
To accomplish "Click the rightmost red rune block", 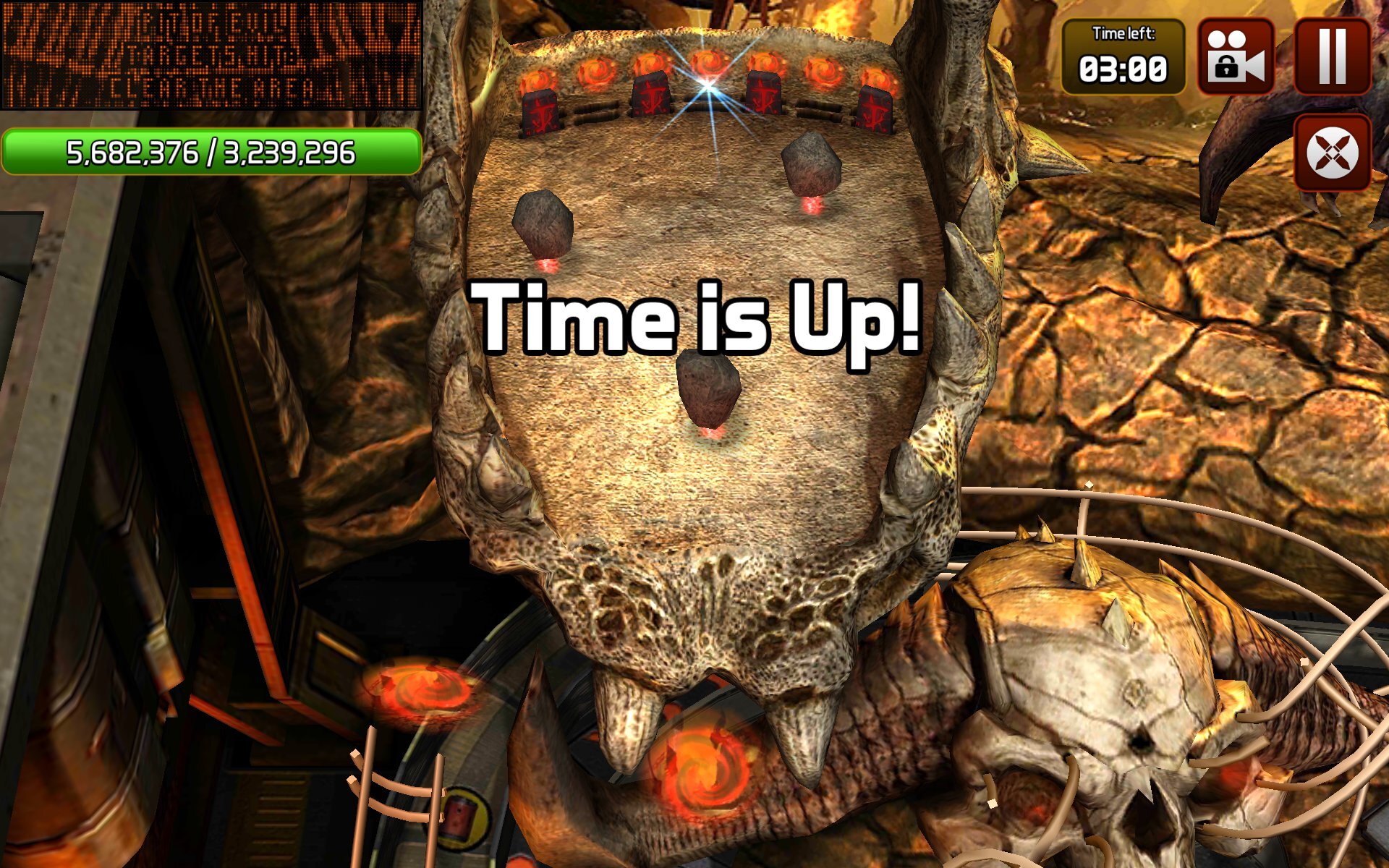I will pyautogui.click(x=875, y=109).
